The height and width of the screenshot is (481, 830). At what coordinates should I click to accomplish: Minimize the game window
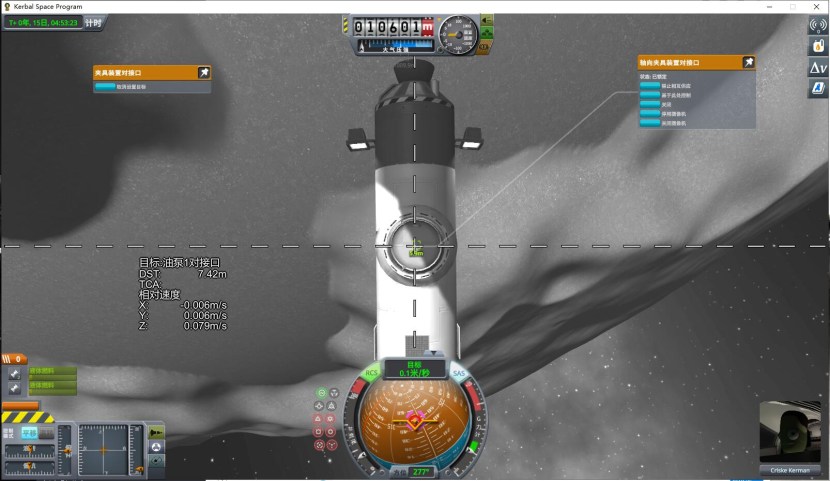pyautogui.click(x=770, y=6)
